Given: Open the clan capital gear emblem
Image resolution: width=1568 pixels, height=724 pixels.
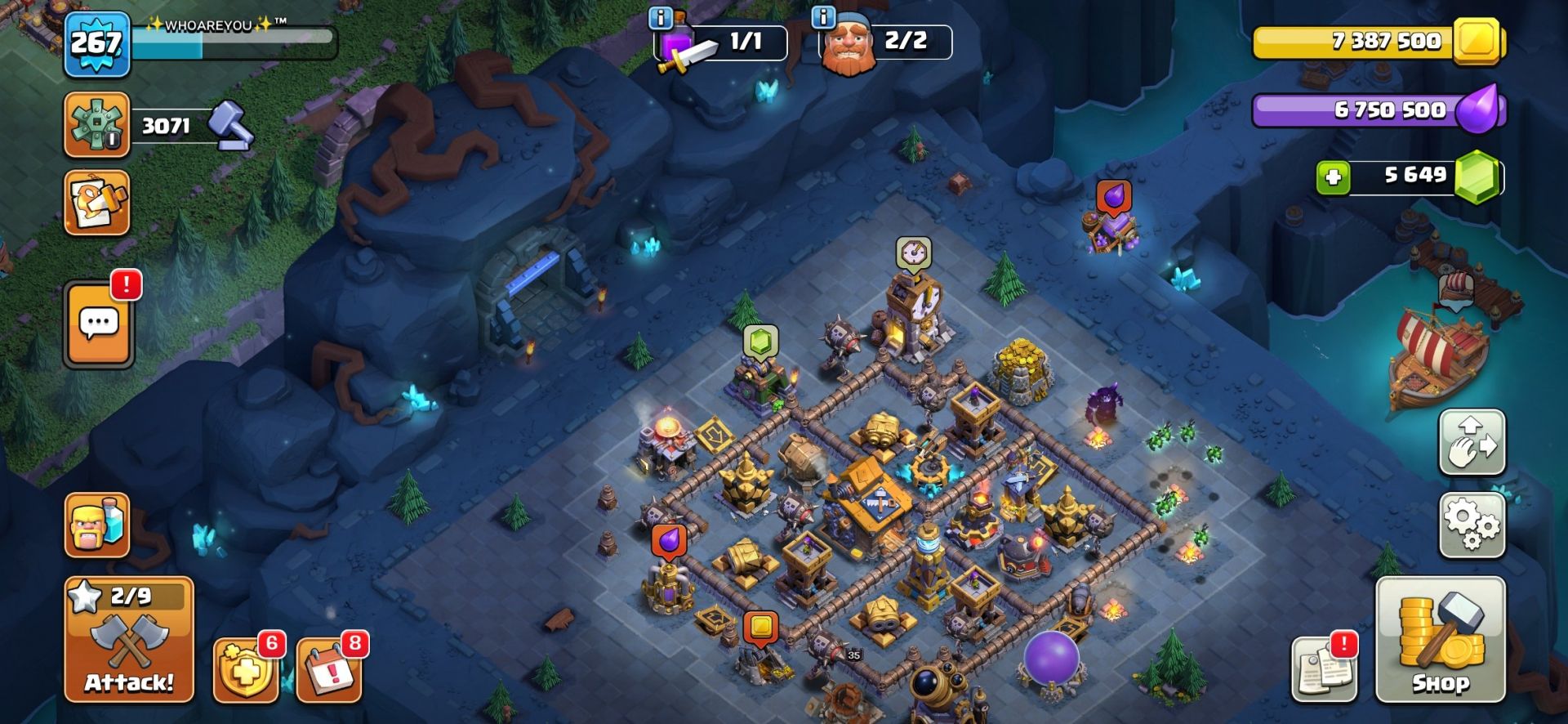Looking at the screenshot, I should [97, 124].
